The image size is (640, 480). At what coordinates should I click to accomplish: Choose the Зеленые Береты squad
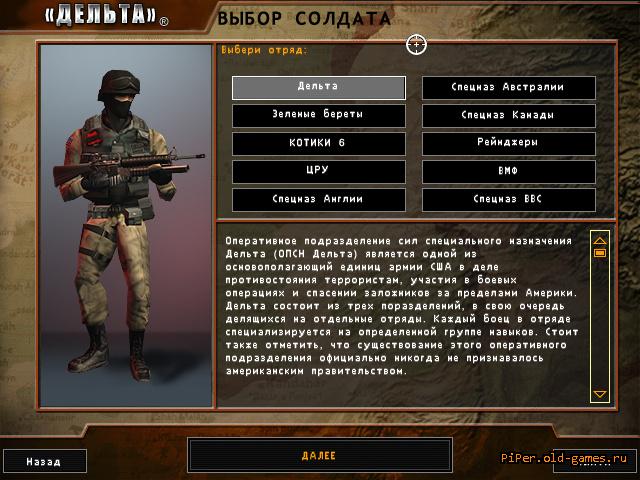click(x=318, y=115)
